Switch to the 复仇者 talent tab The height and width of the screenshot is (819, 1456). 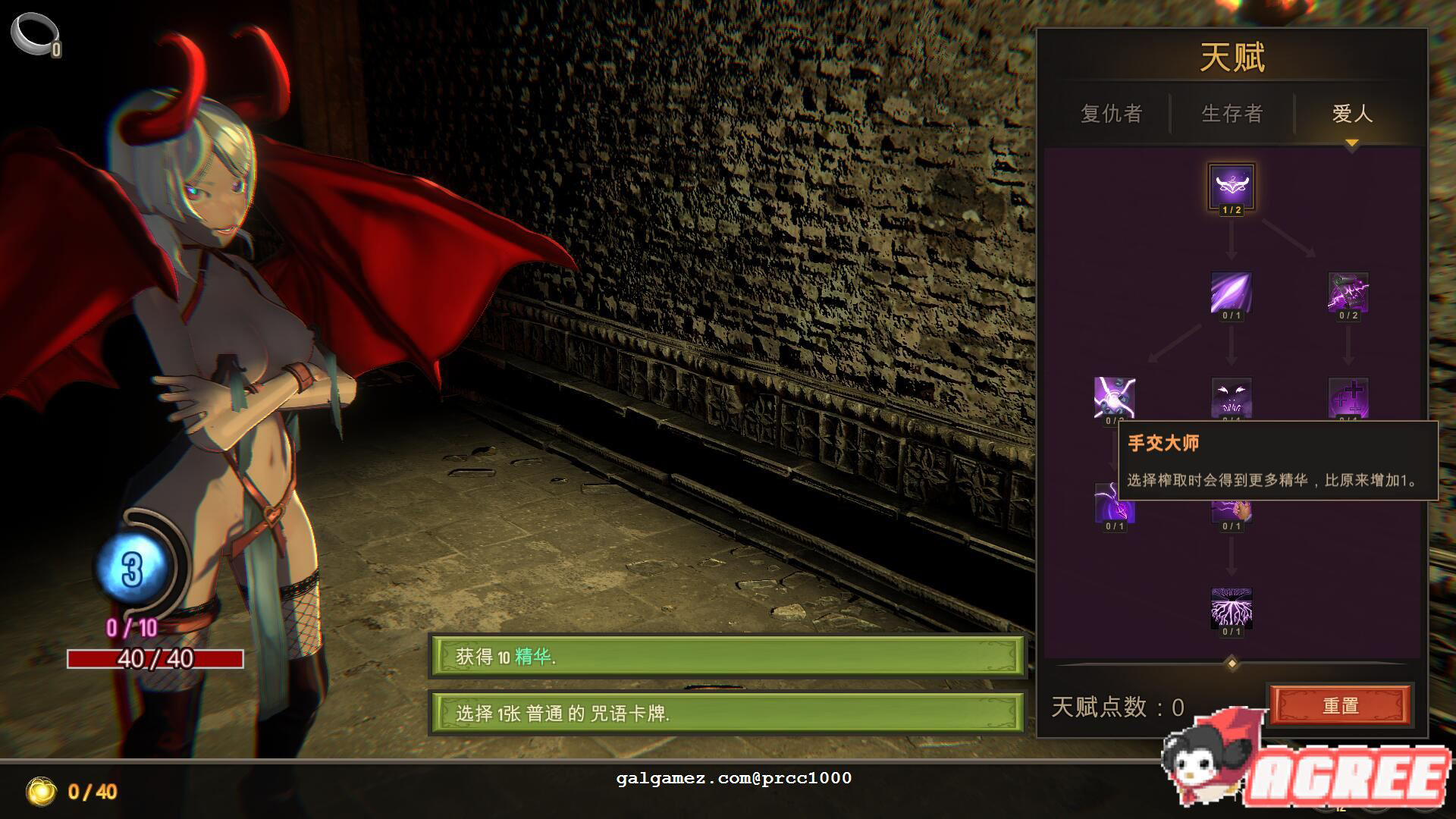pyautogui.click(x=1111, y=114)
